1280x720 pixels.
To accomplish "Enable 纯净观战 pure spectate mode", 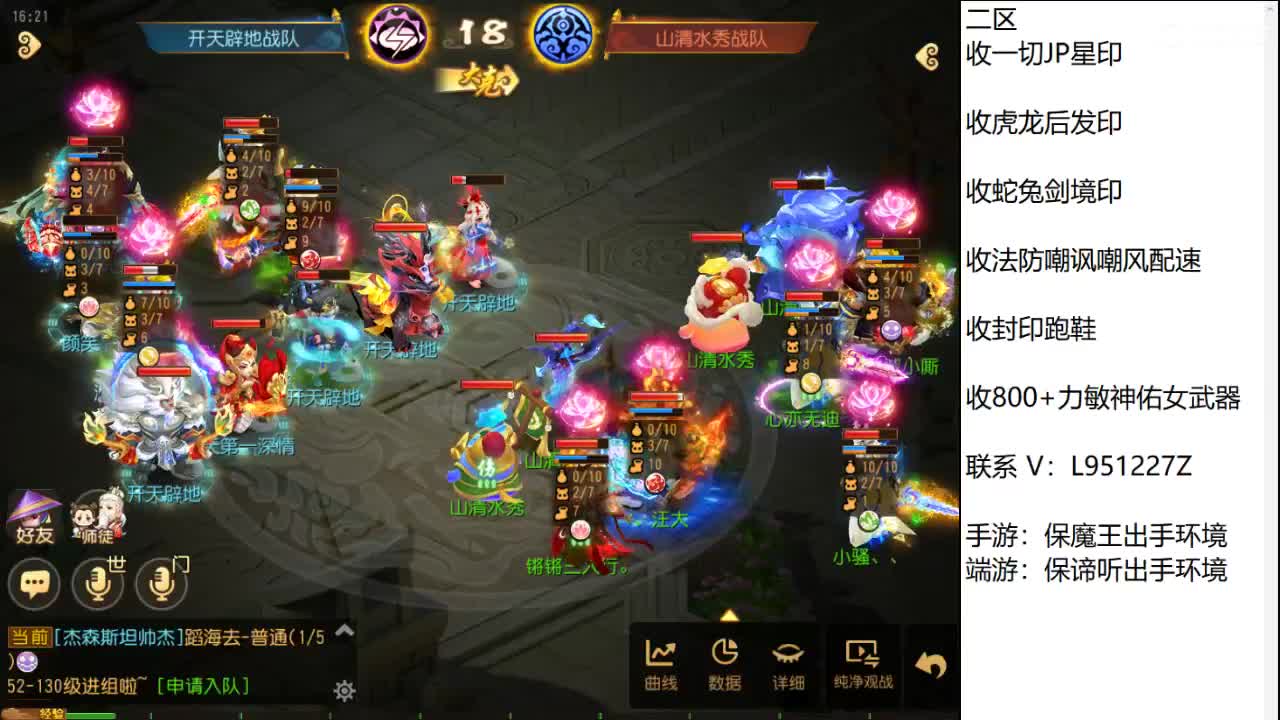I will 862,663.
